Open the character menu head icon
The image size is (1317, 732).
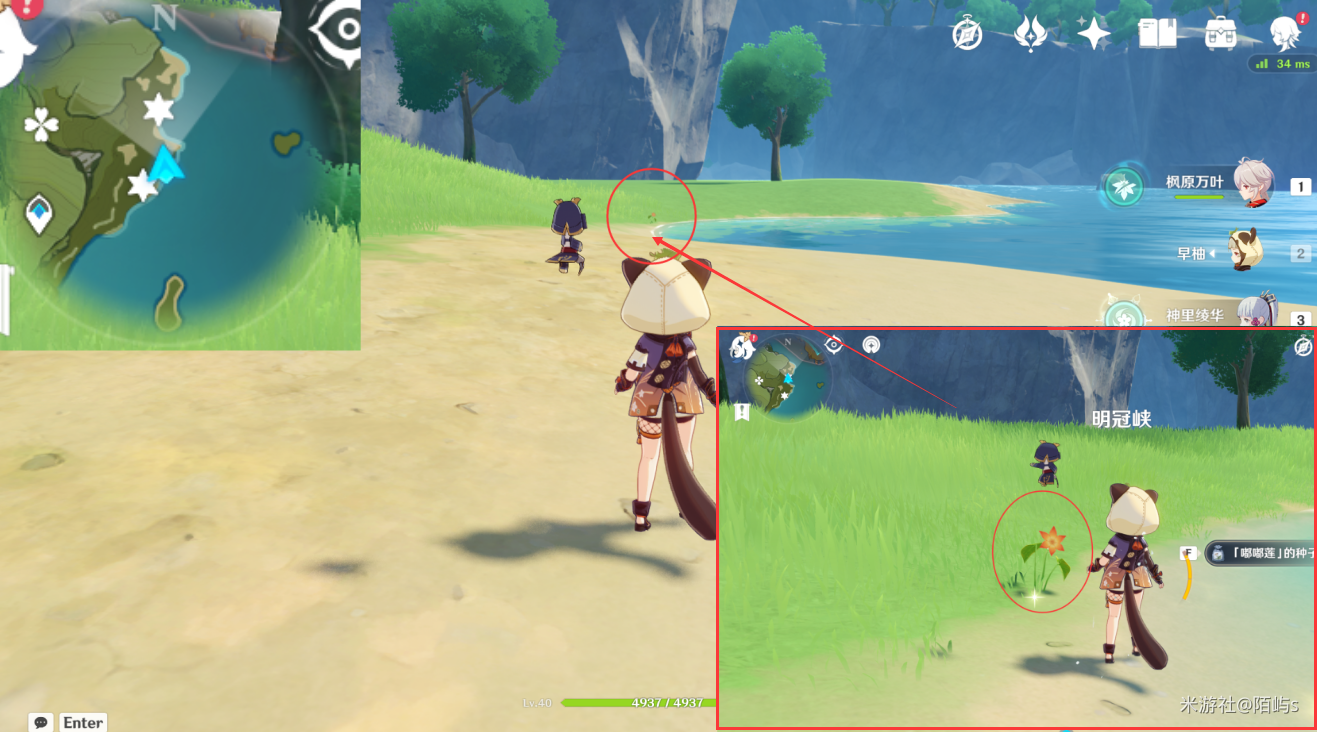[x=1284, y=34]
